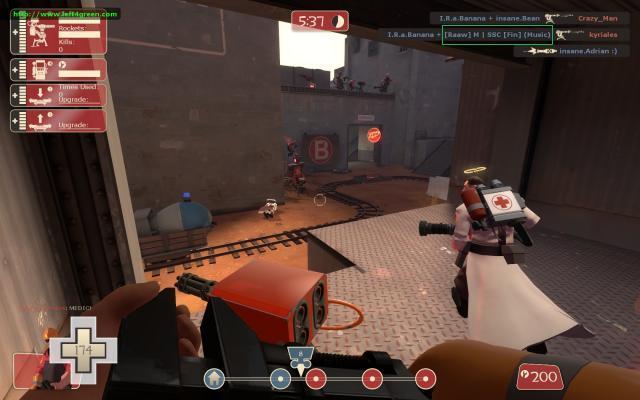Choose the teleporter exit status panel
Viewport: 640px width, 400px height.
[x=59, y=121]
